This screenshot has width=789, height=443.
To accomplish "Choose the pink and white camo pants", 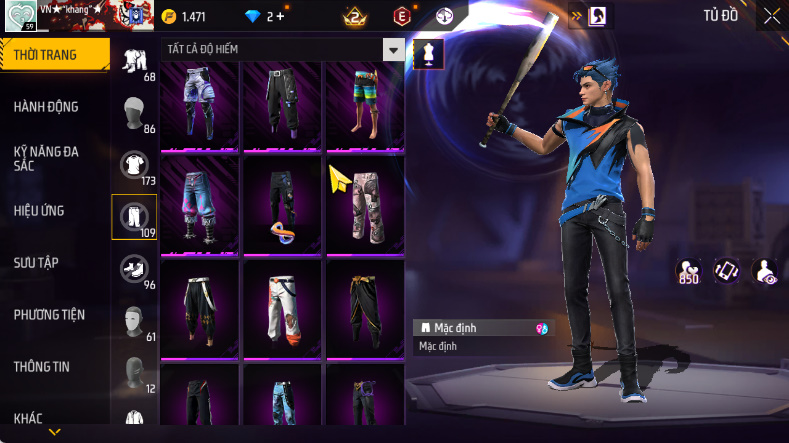I will 365,205.
